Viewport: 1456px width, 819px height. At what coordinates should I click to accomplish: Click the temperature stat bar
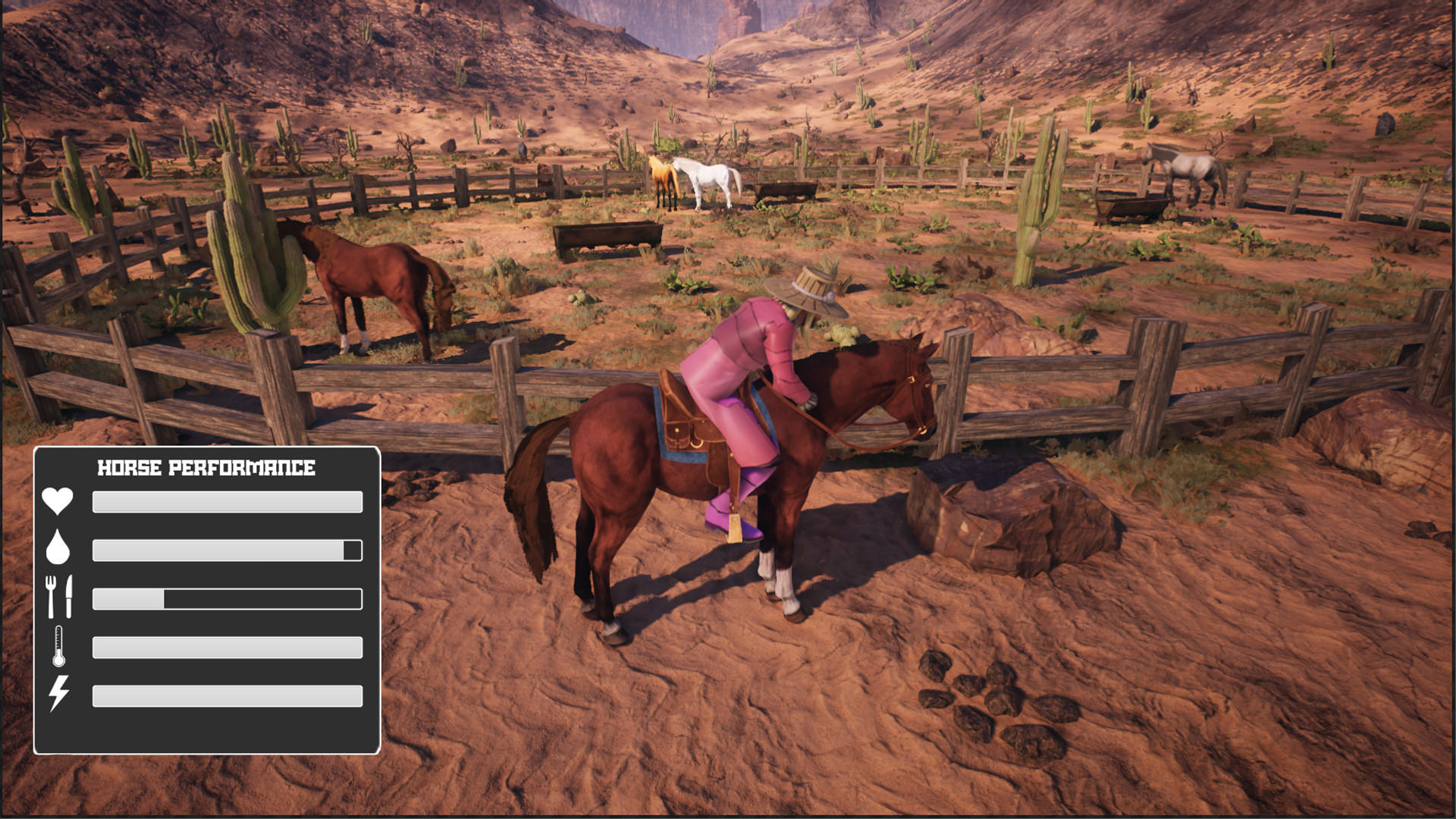pyautogui.click(x=226, y=646)
